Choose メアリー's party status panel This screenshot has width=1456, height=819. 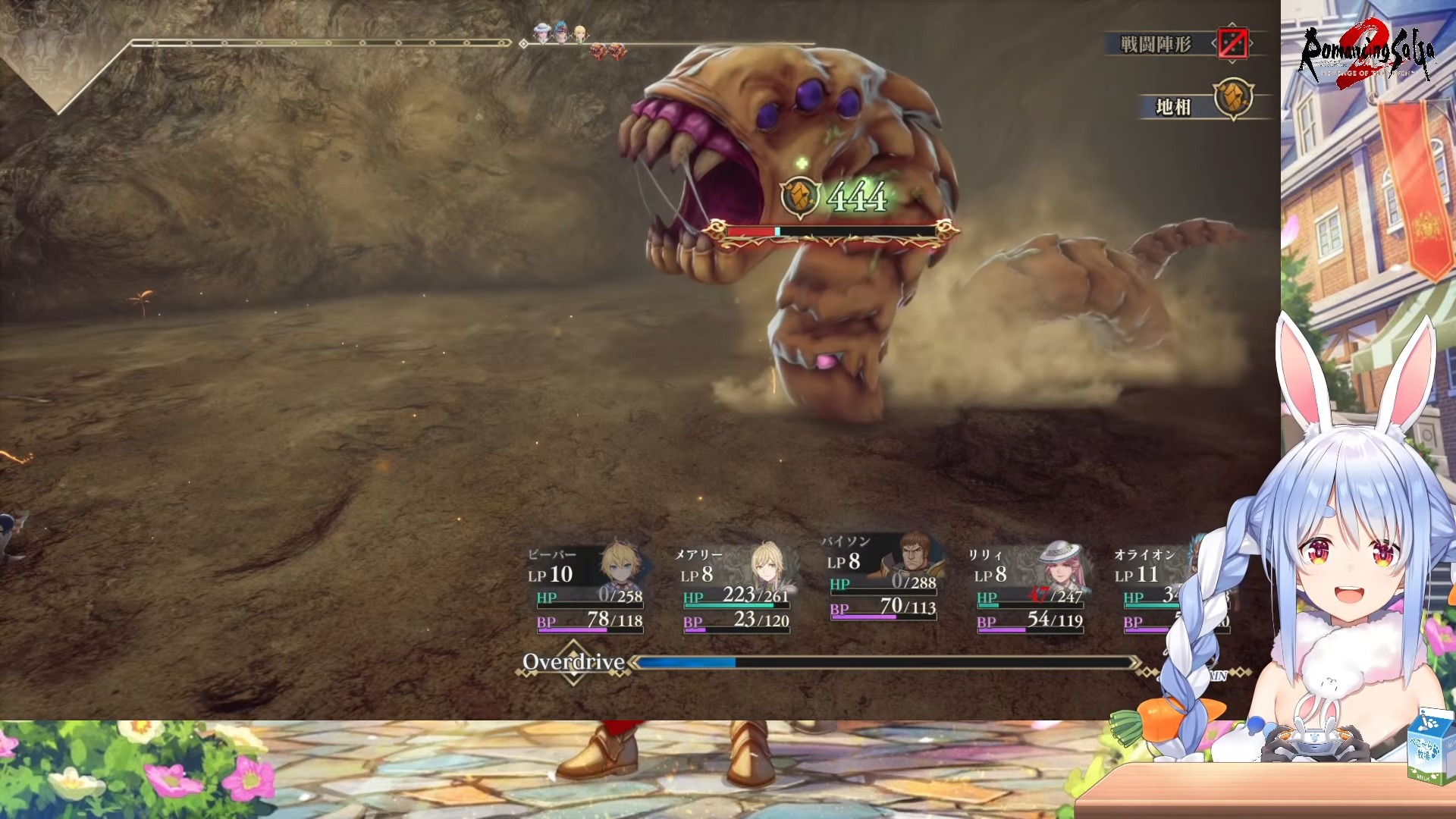[736, 588]
